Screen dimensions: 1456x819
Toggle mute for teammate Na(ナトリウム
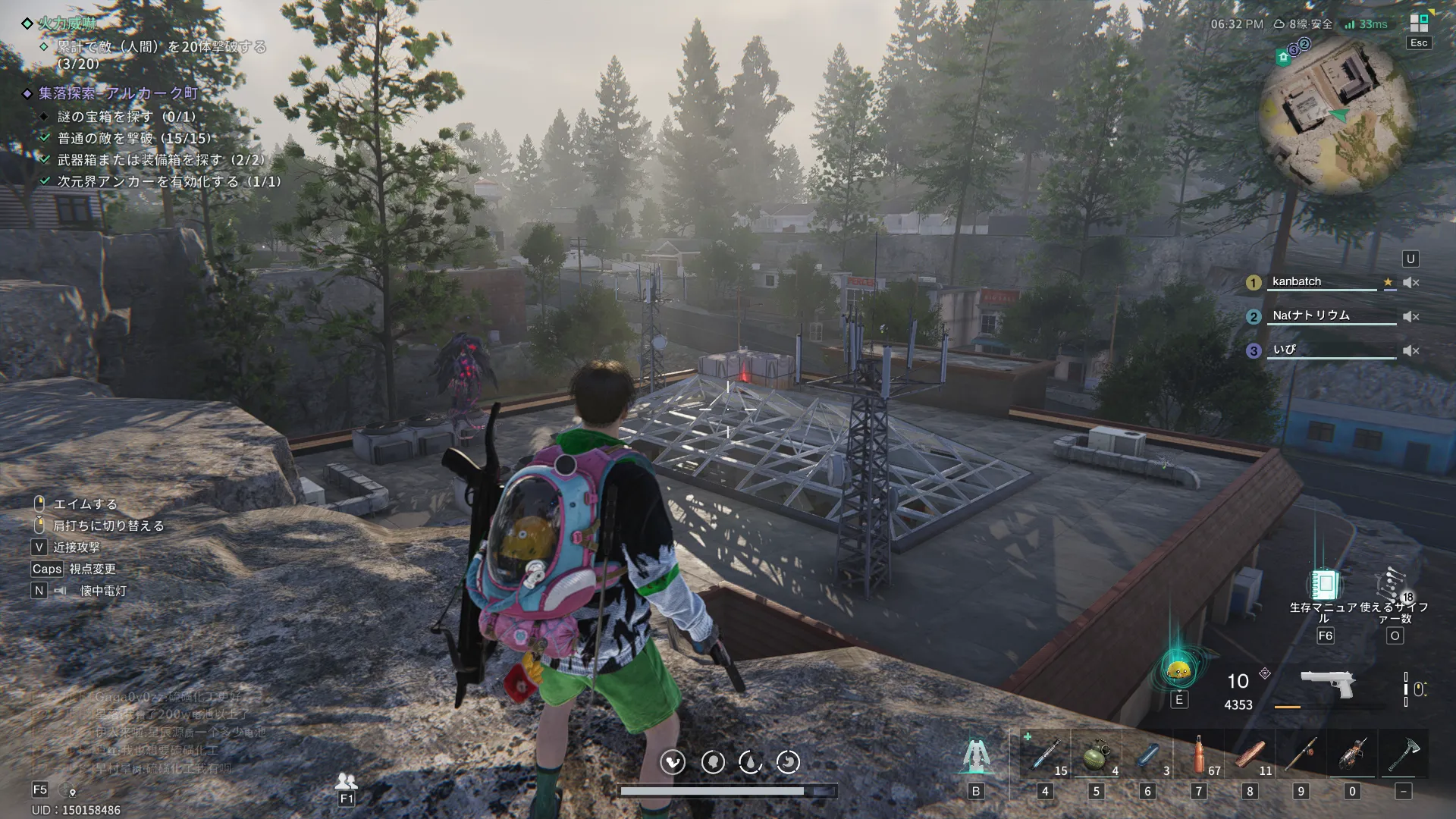(x=1410, y=317)
